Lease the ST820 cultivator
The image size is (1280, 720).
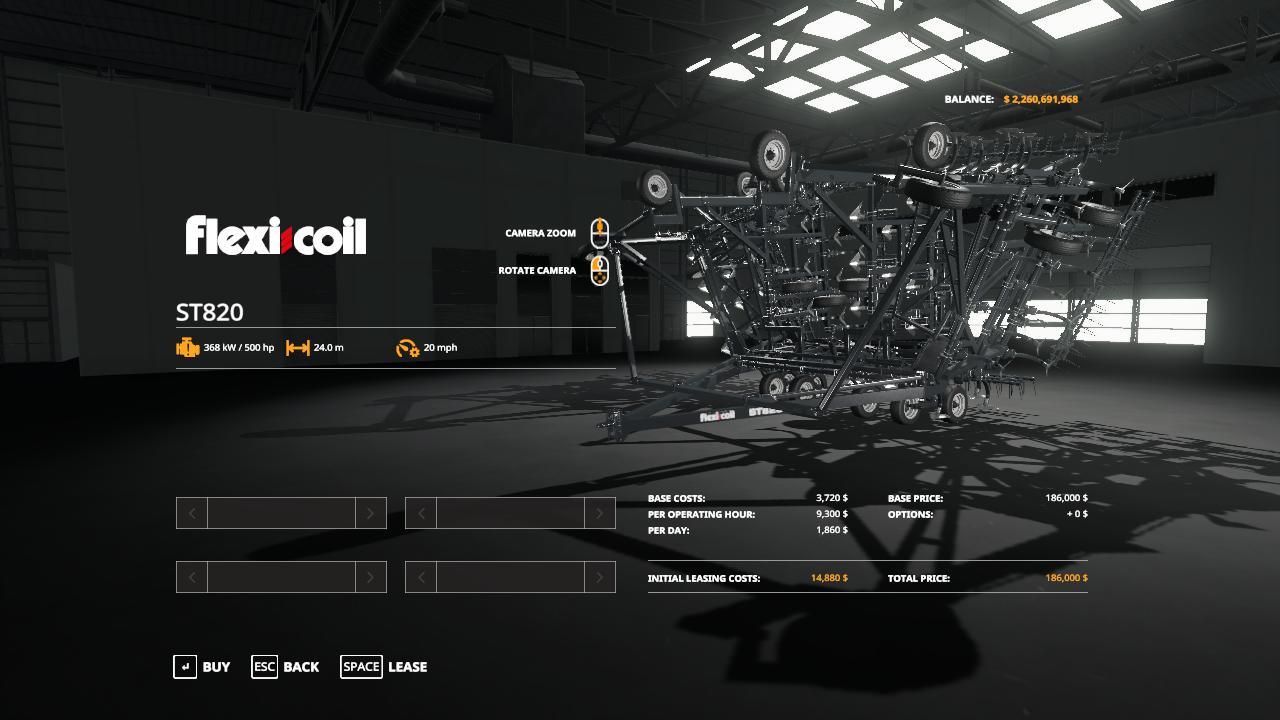pos(384,667)
